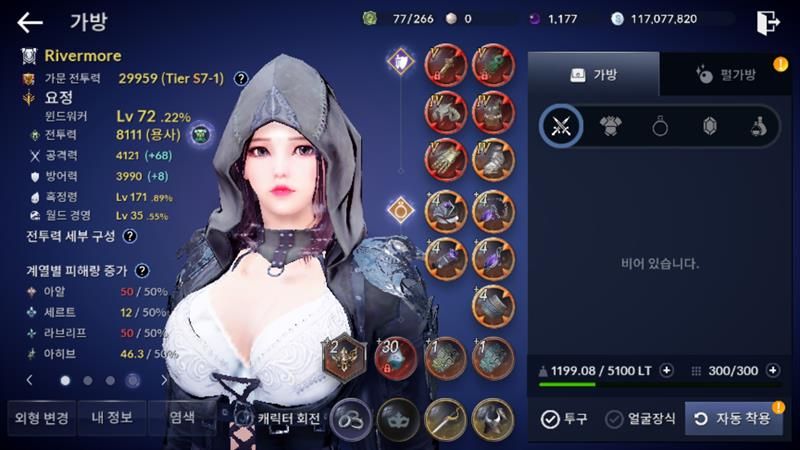This screenshot has width=800, height=450.
Task: Switch to the 가방 tab
Action: click(x=593, y=74)
